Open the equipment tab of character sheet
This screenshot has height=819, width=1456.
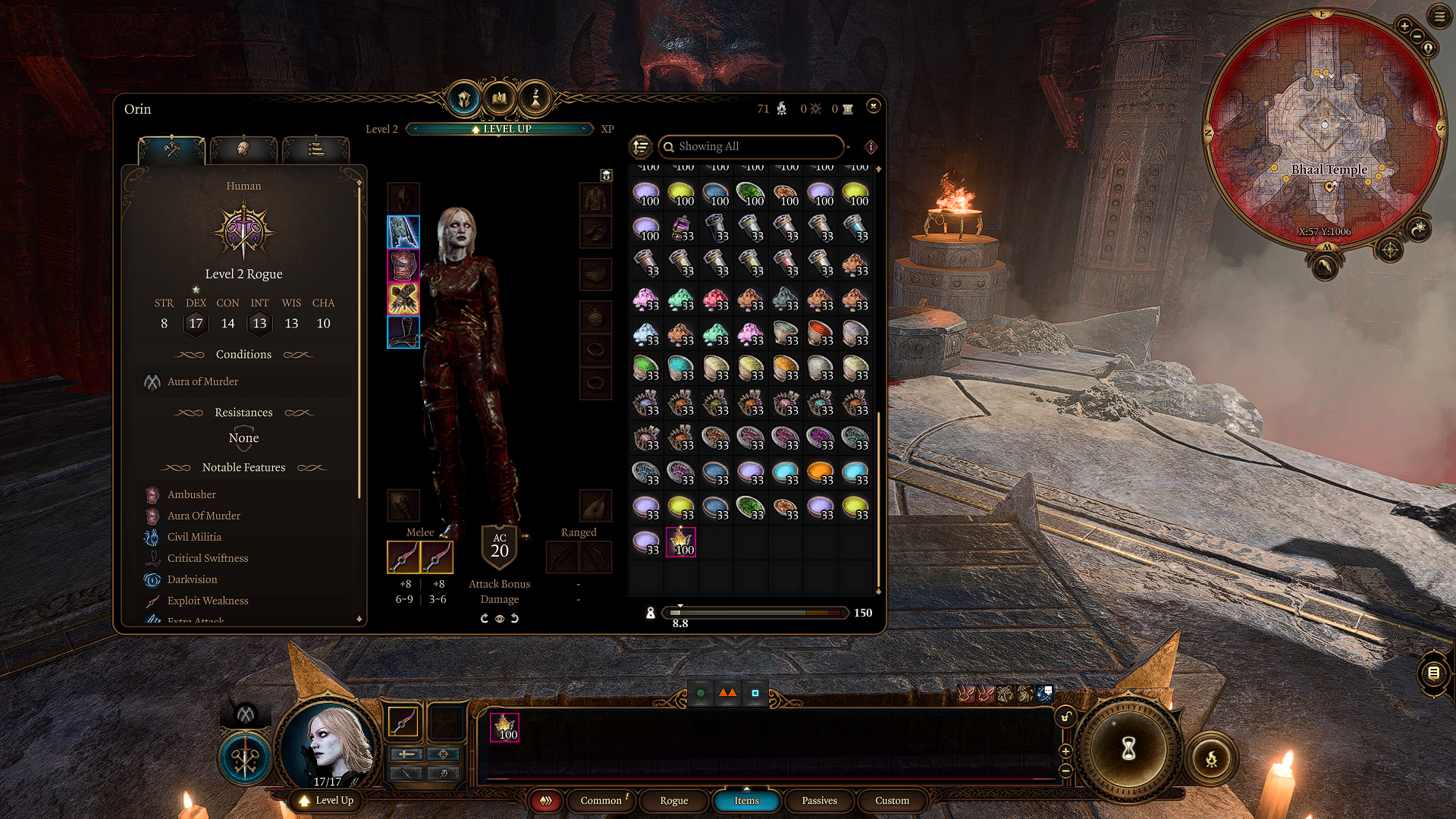coord(171,149)
